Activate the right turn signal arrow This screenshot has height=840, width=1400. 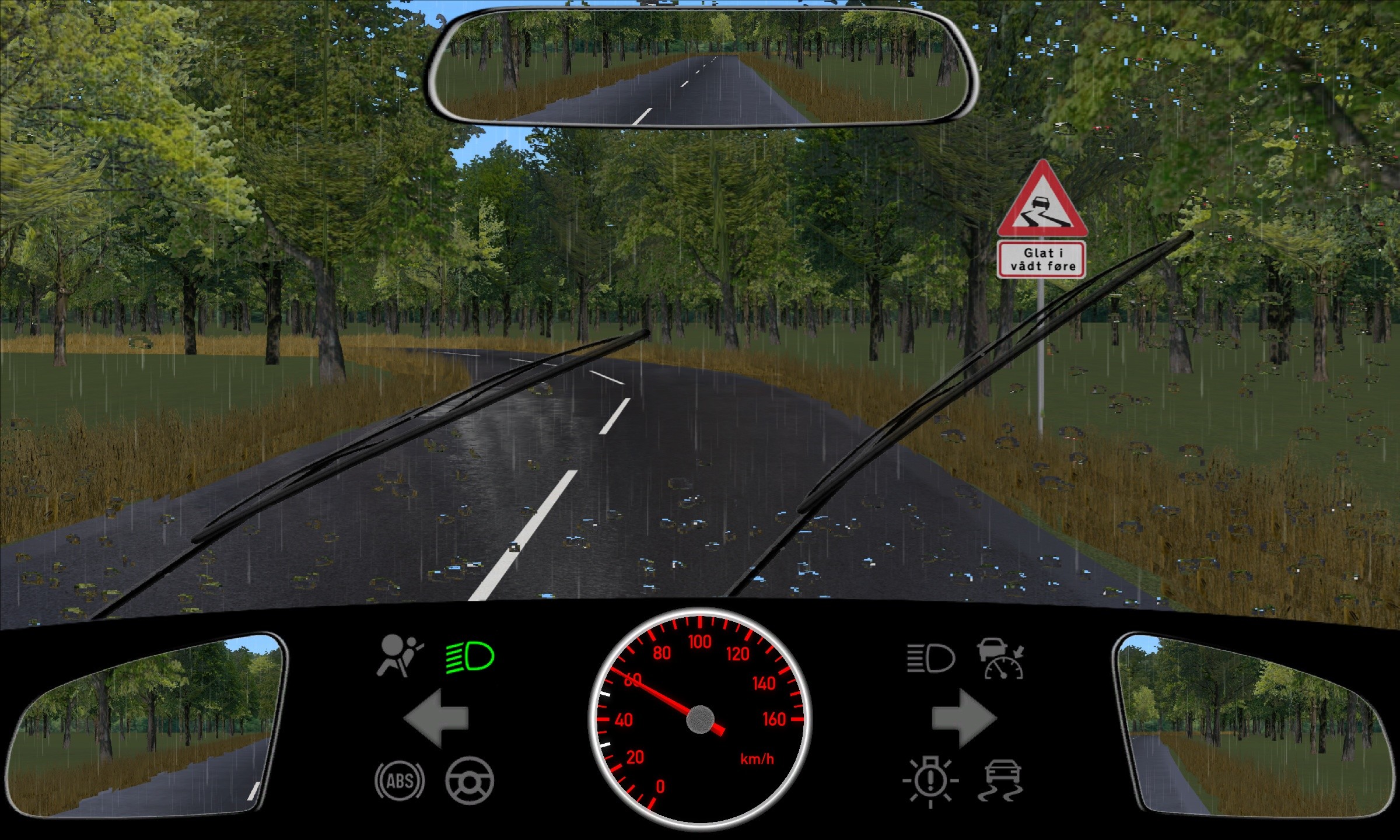[964, 718]
